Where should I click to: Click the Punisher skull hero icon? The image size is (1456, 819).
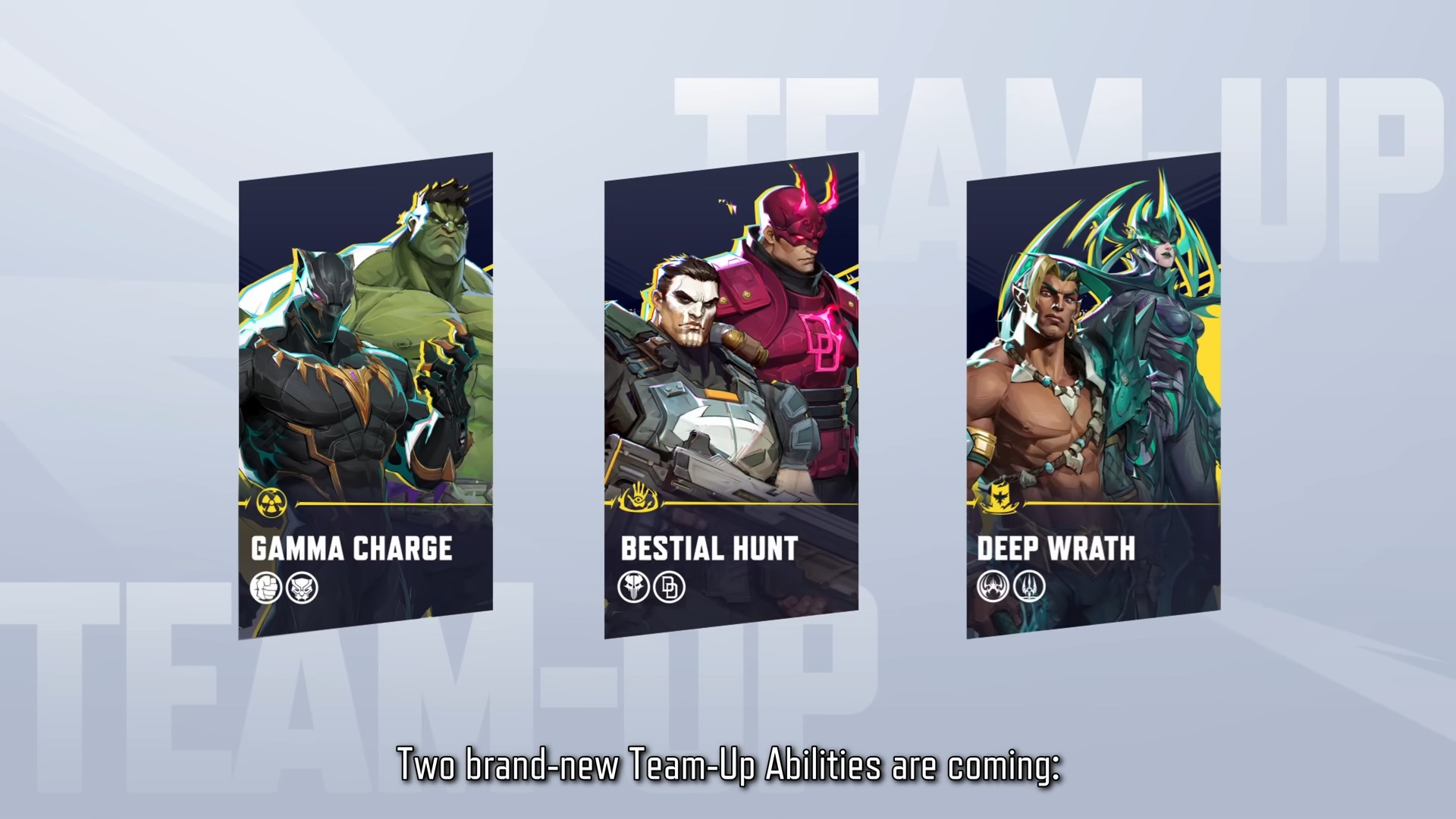(x=633, y=587)
